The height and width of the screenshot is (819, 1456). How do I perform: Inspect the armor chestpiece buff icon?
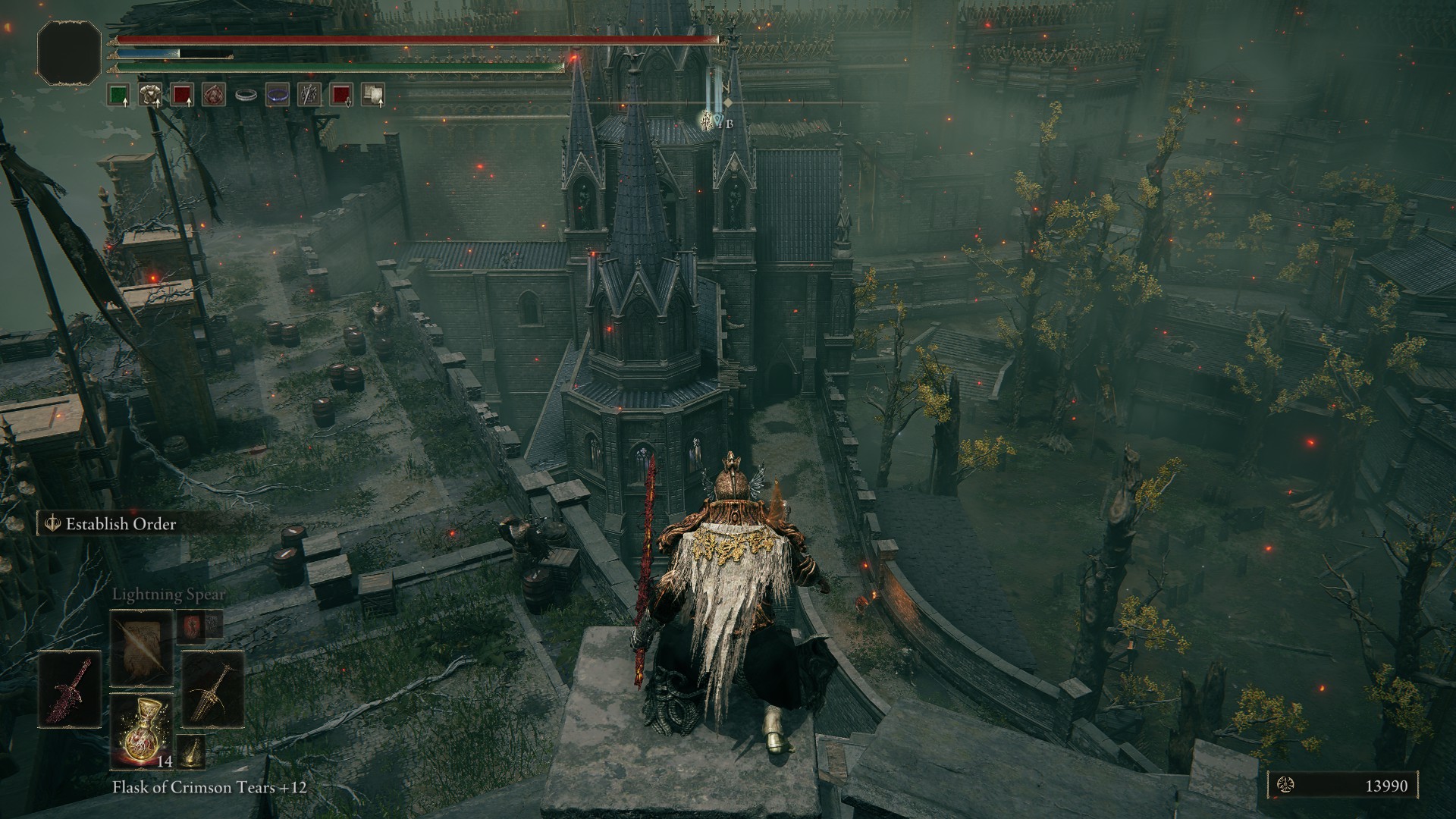[x=149, y=95]
